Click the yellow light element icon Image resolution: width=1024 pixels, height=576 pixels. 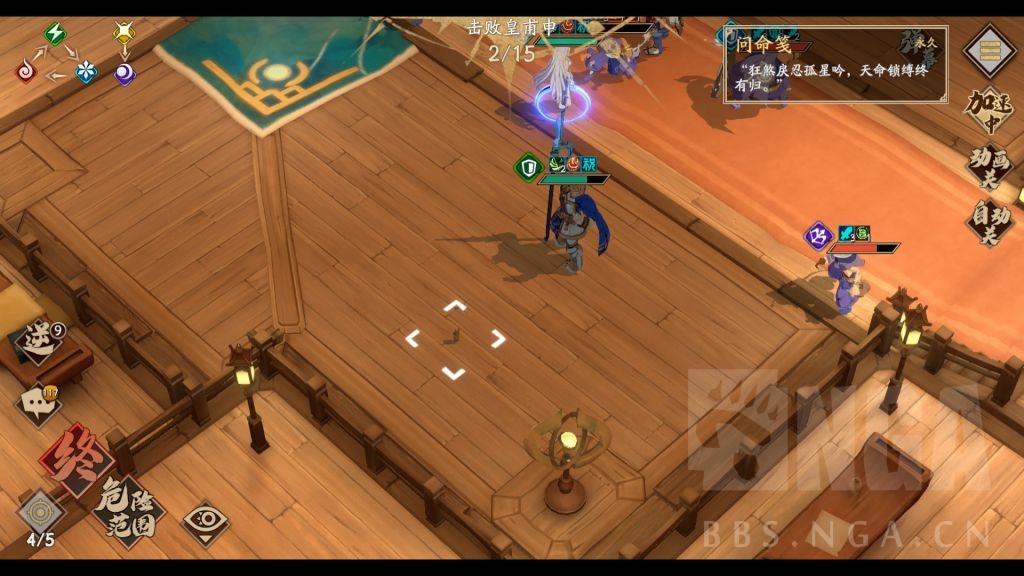(x=124, y=33)
